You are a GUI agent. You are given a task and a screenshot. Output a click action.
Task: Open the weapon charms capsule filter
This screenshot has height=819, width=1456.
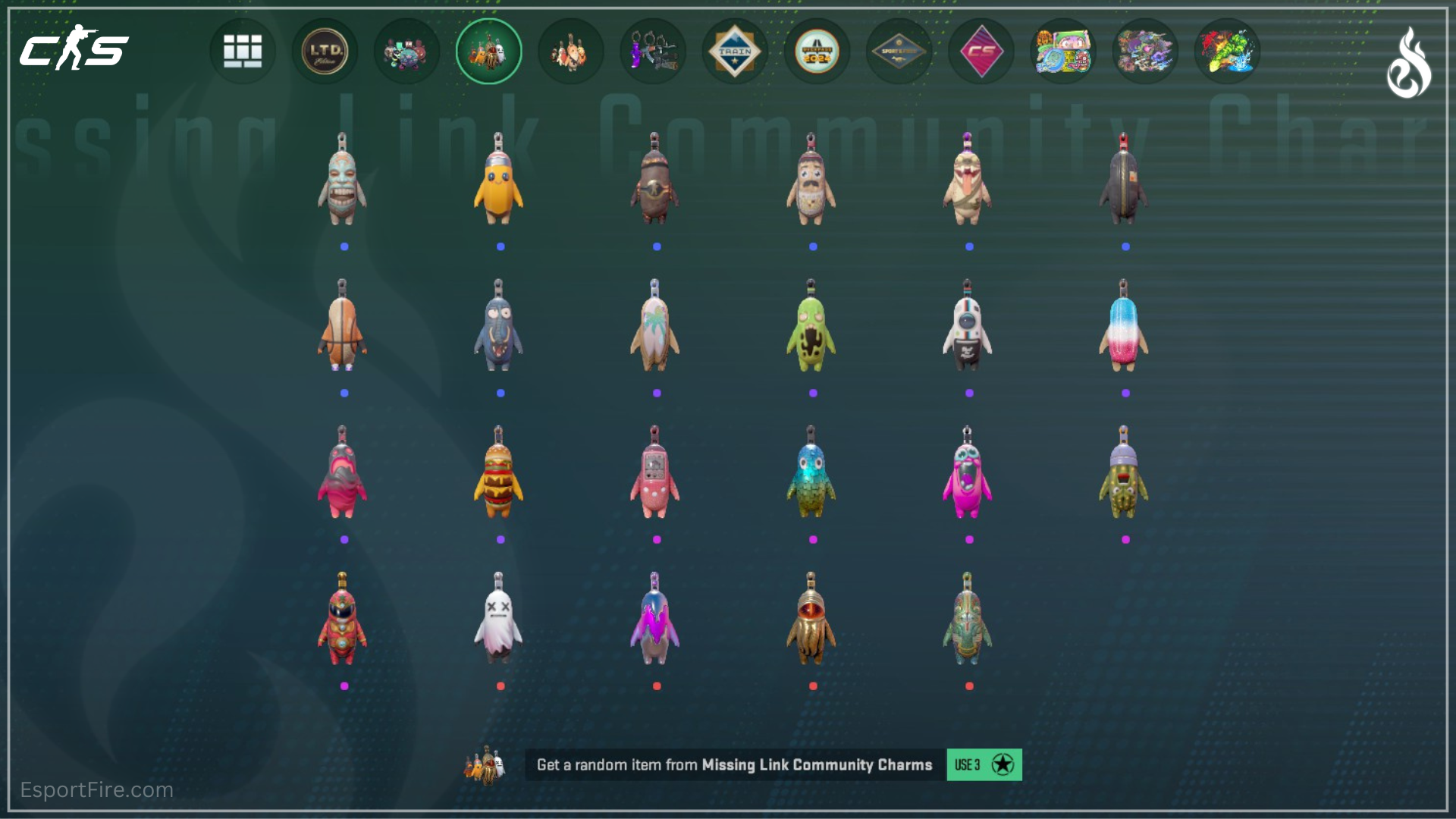pos(652,50)
